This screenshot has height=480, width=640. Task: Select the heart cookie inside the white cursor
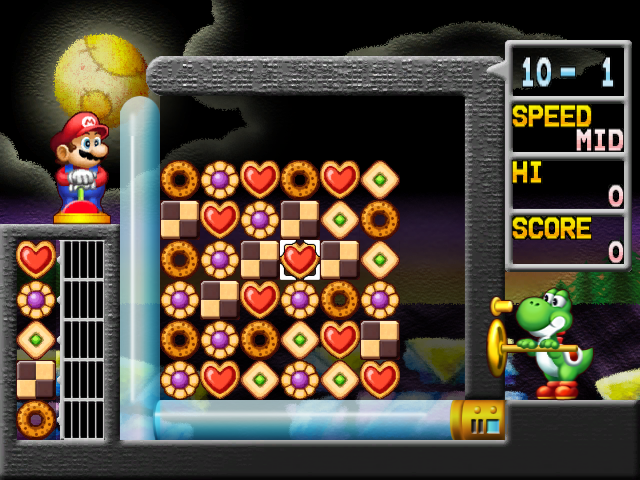[299, 259]
